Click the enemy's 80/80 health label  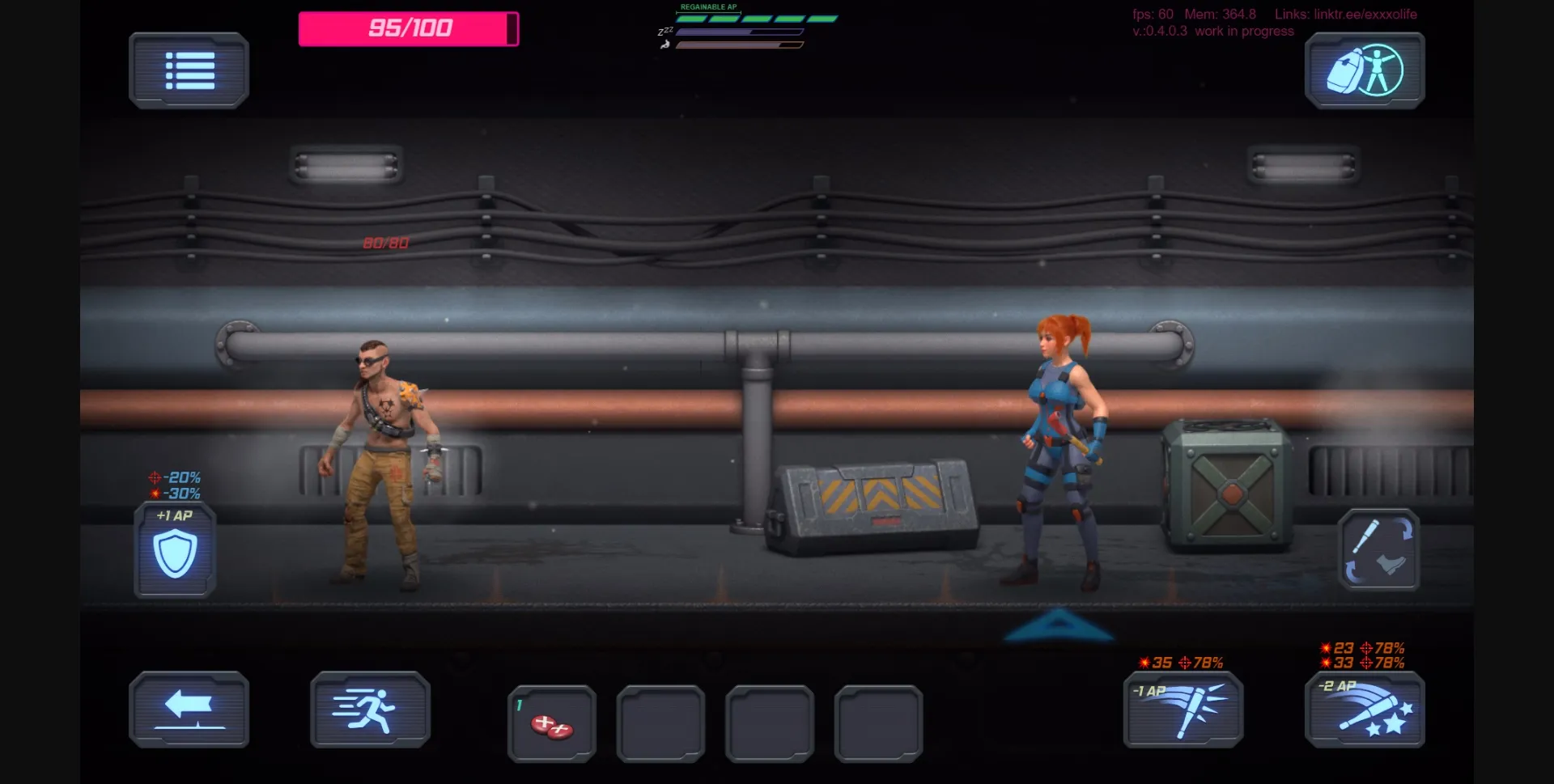386,241
